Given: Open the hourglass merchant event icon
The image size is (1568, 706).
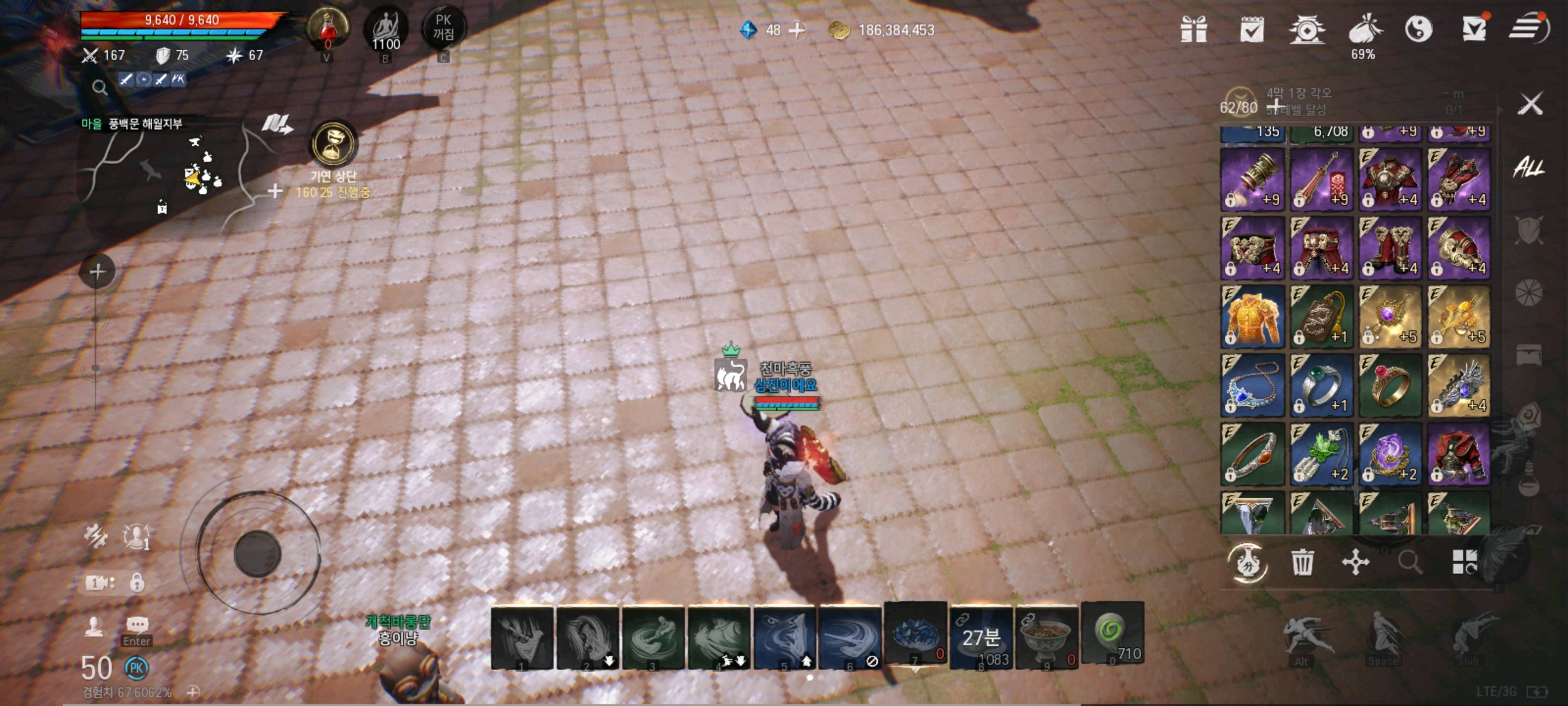Looking at the screenshot, I should (x=334, y=144).
